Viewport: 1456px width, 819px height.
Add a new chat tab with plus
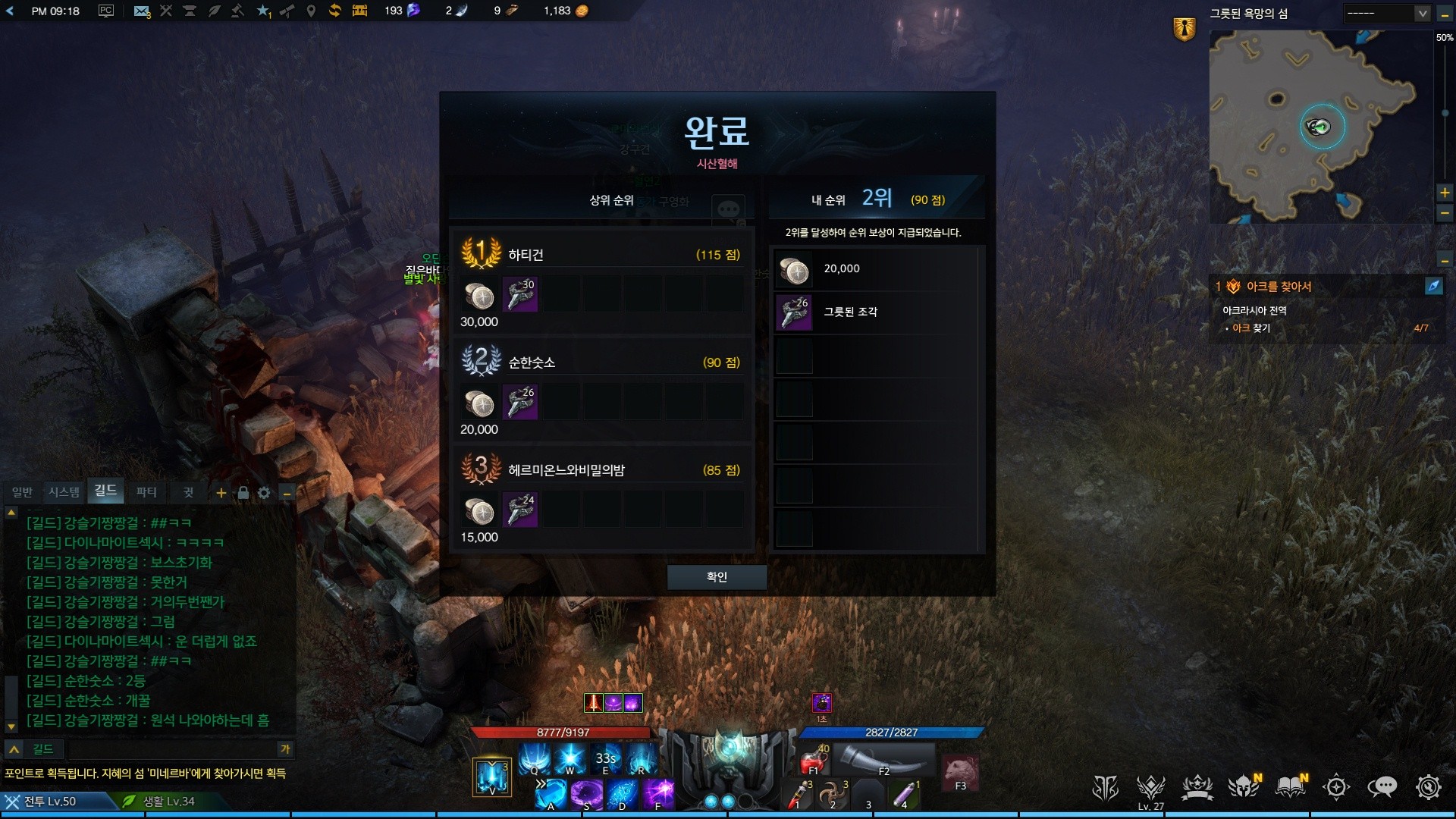(221, 493)
